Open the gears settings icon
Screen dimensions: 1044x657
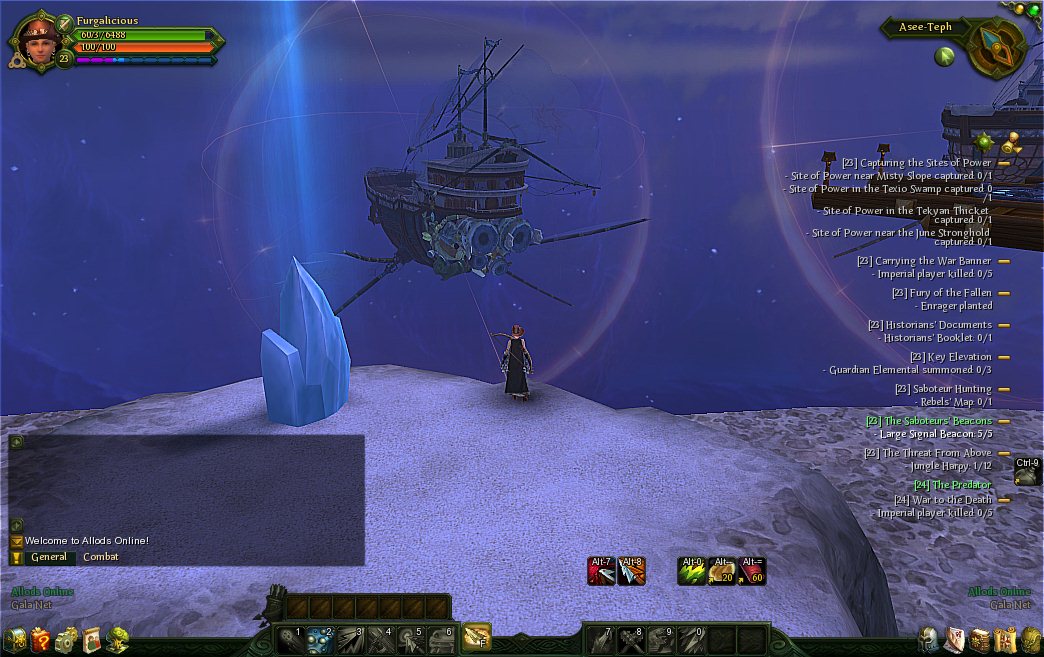coord(66,640)
